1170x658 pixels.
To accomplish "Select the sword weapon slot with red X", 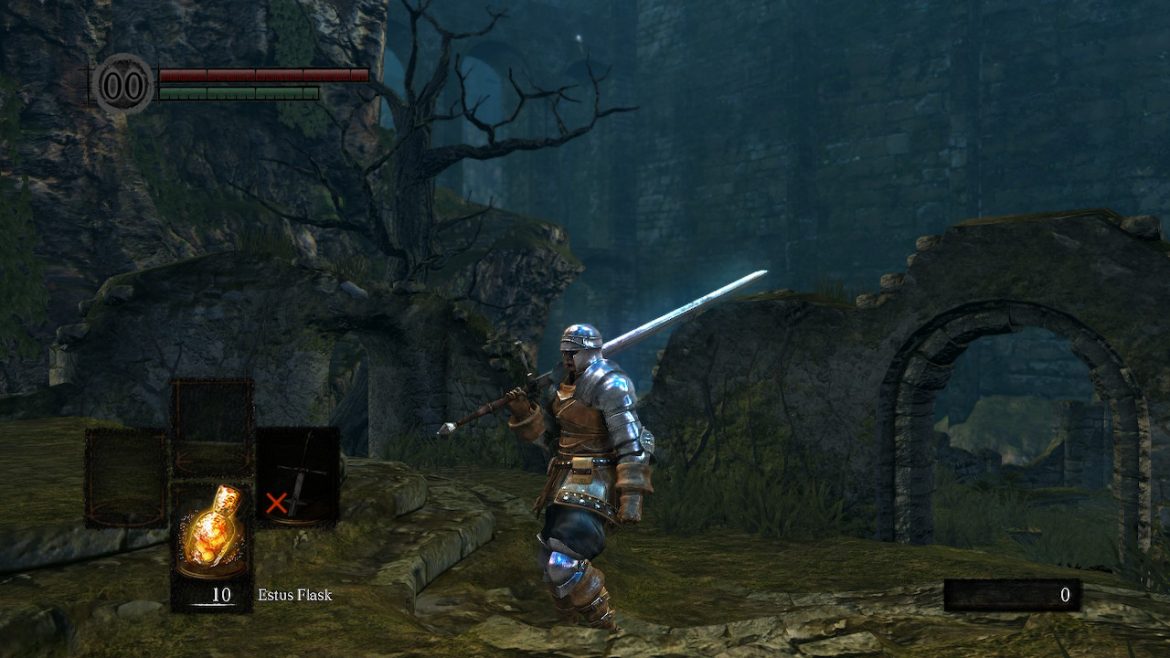I will tap(297, 477).
